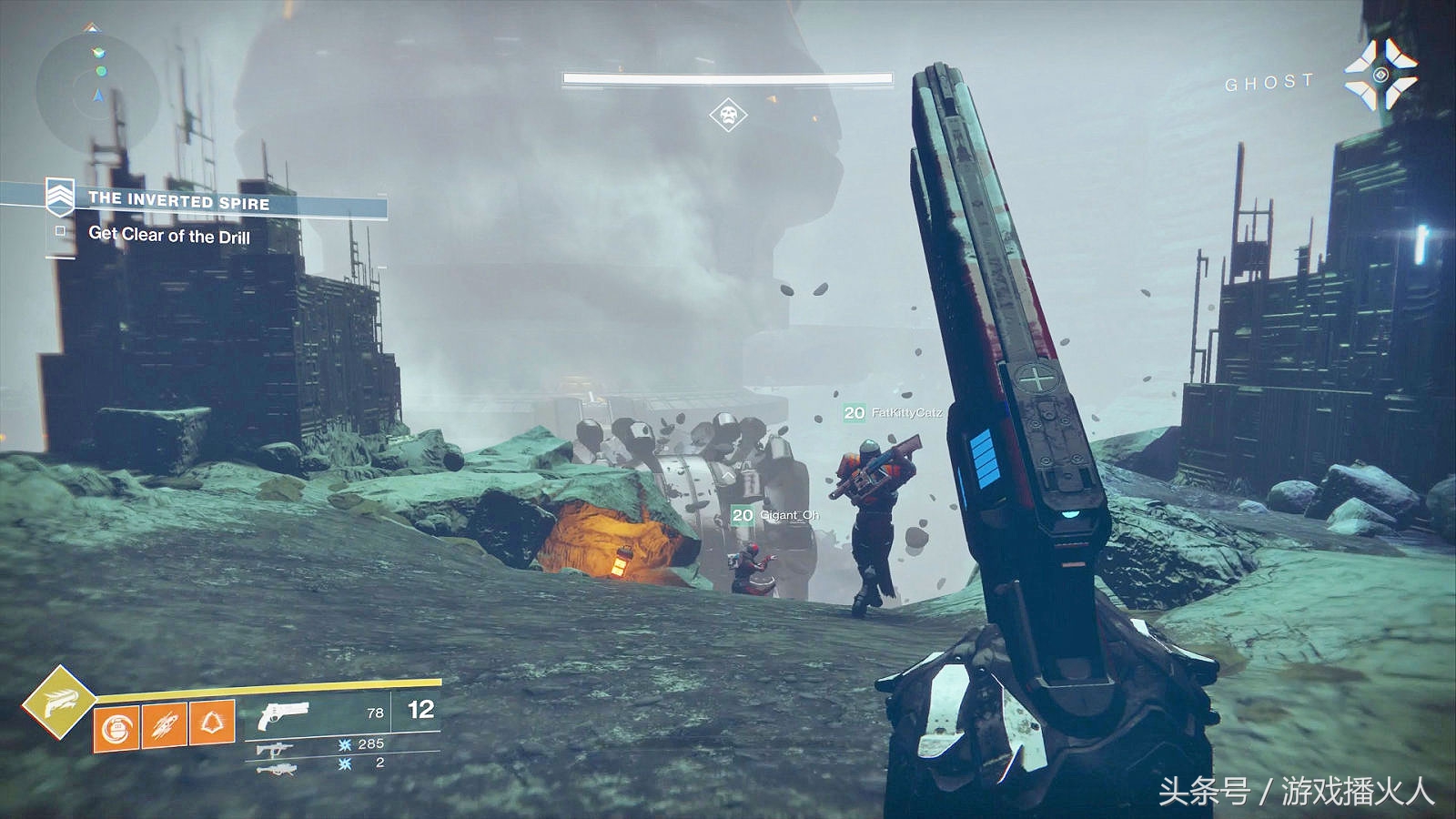The width and height of the screenshot is (1456, 819).
Task: Select the FatKittyCatz player nameplate
Action: pos(894,413)
